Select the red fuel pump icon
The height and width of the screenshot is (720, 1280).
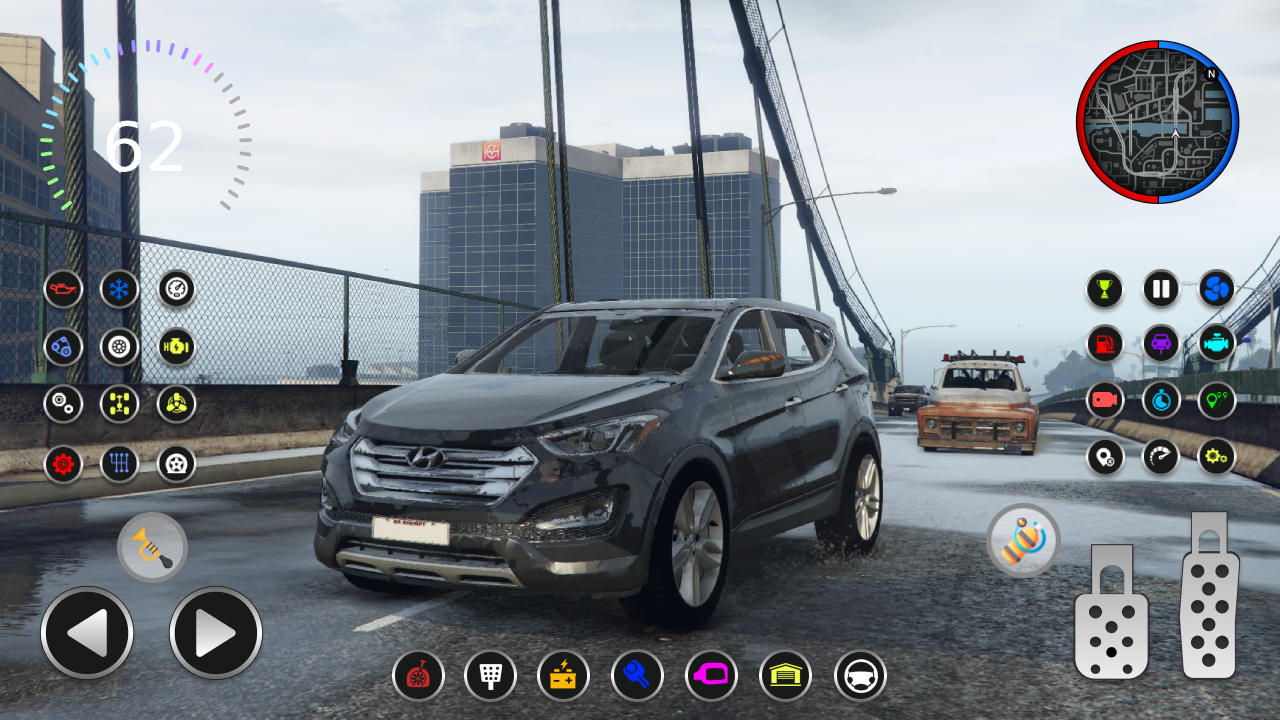pyautogui.click(x=1105, y=344)
